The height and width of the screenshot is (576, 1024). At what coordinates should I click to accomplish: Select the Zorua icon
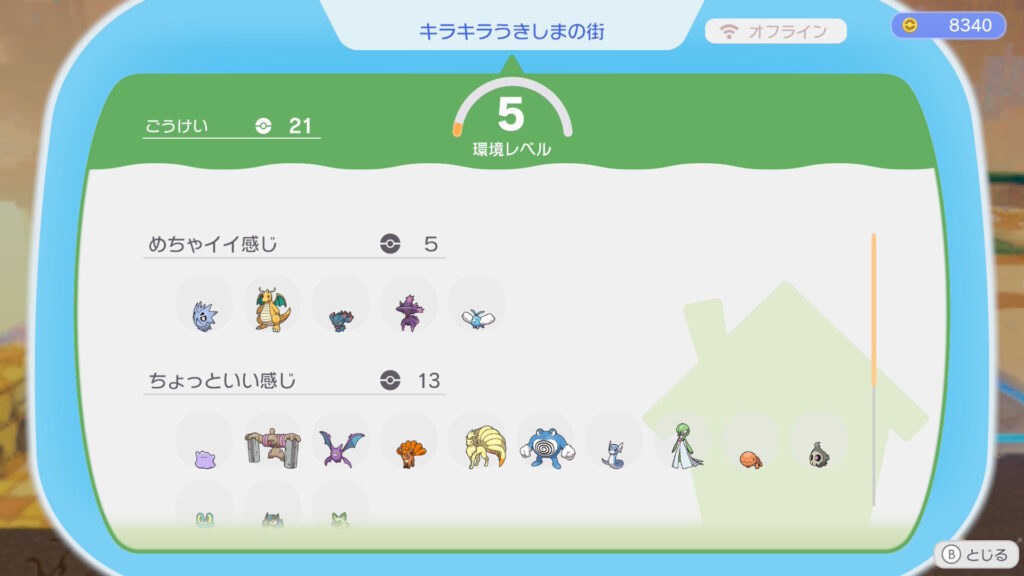coord(340,318)
